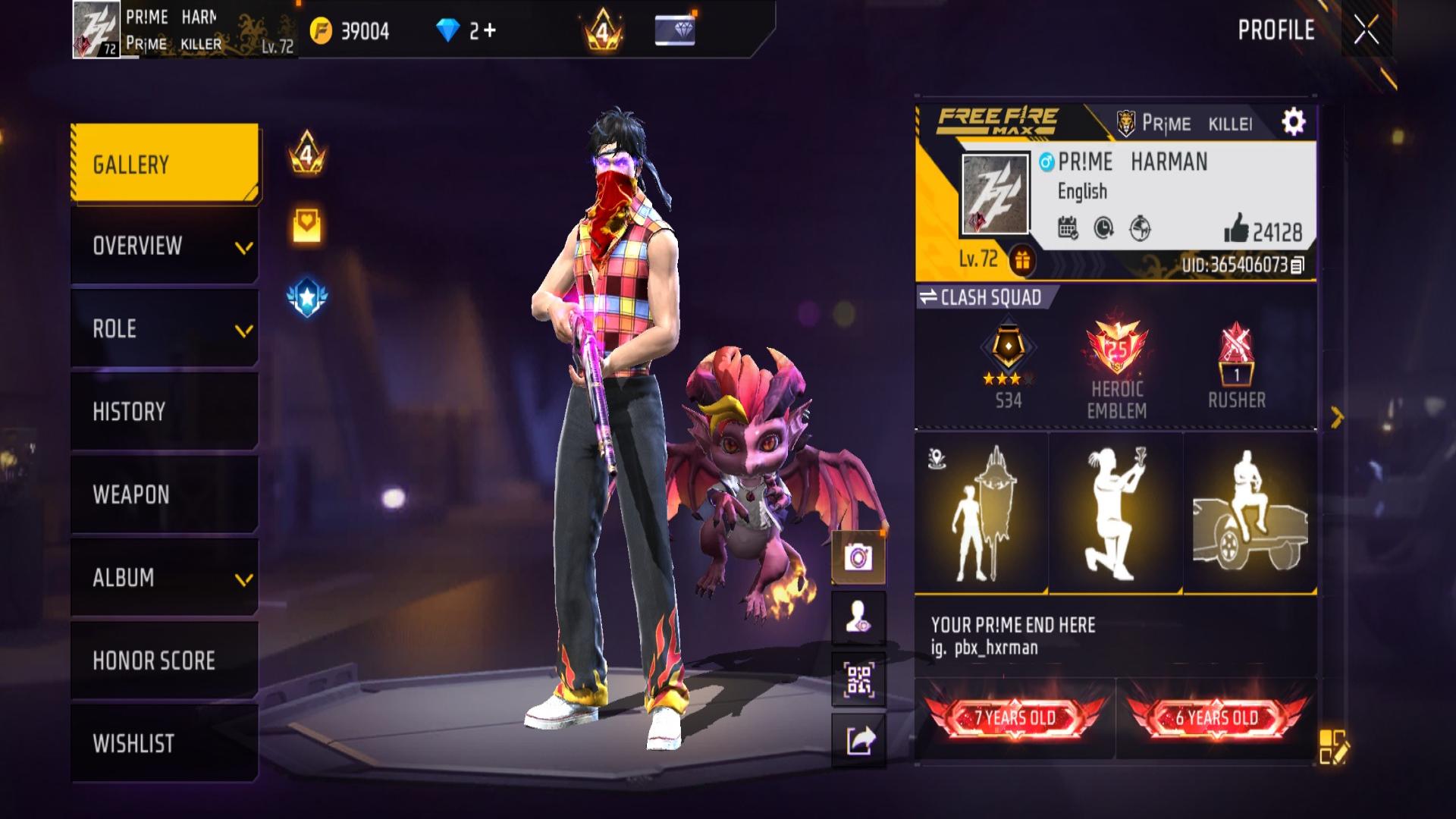Viewport: 1456px width, 819px height.
Task: Expand the Album section
Action: point(165,578)
